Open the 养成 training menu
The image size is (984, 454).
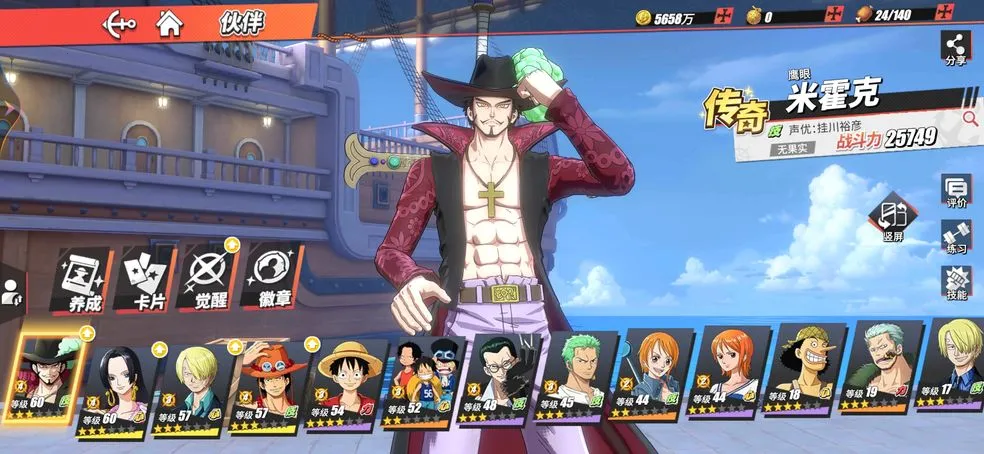point(80,279)
